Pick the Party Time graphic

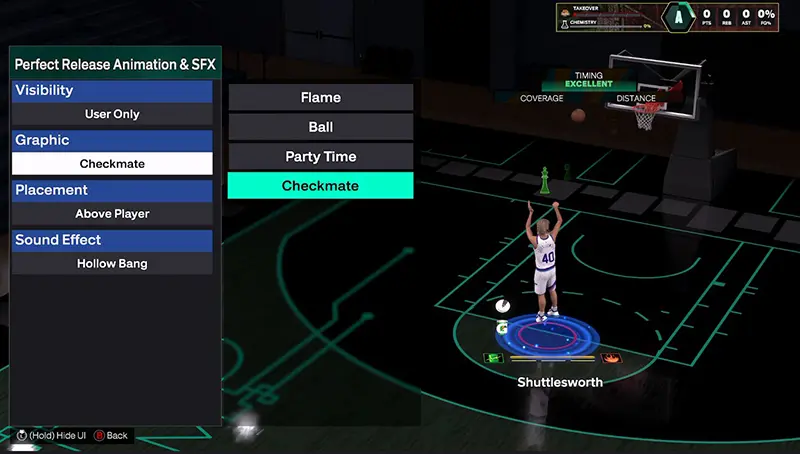click(x=320, y=156)
